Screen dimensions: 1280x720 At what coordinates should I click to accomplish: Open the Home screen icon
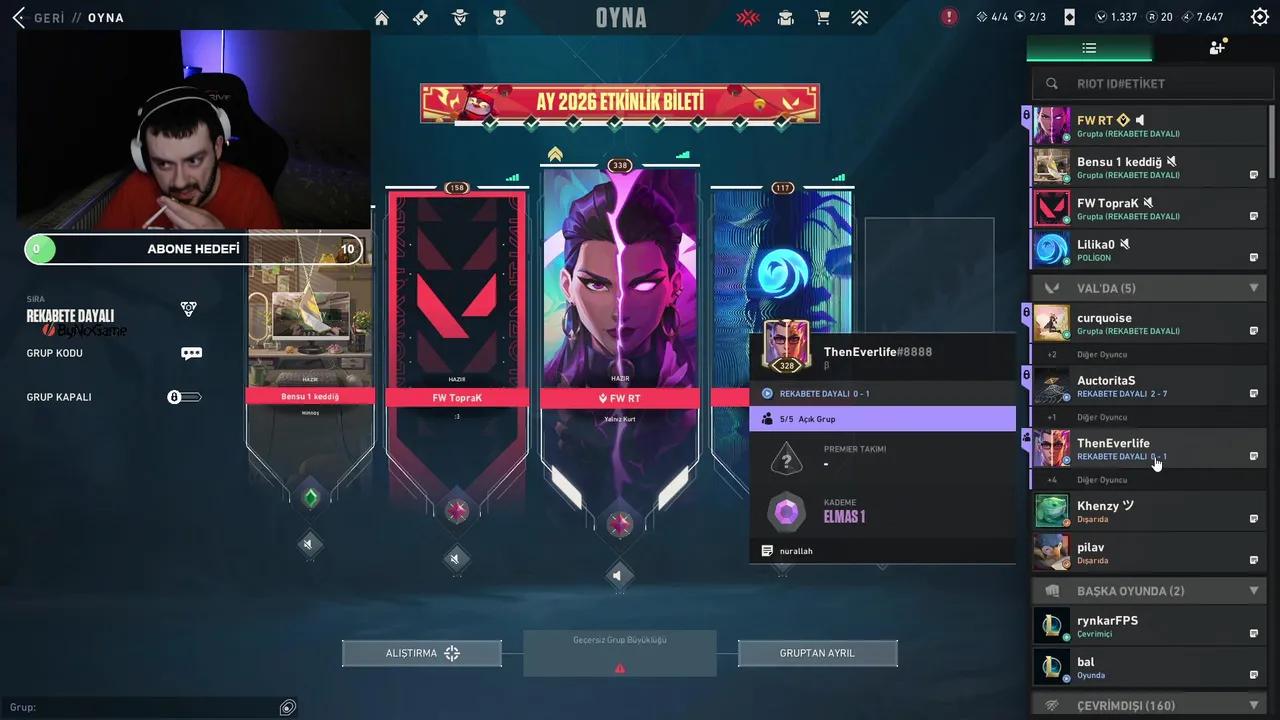[x=380, y=17]
